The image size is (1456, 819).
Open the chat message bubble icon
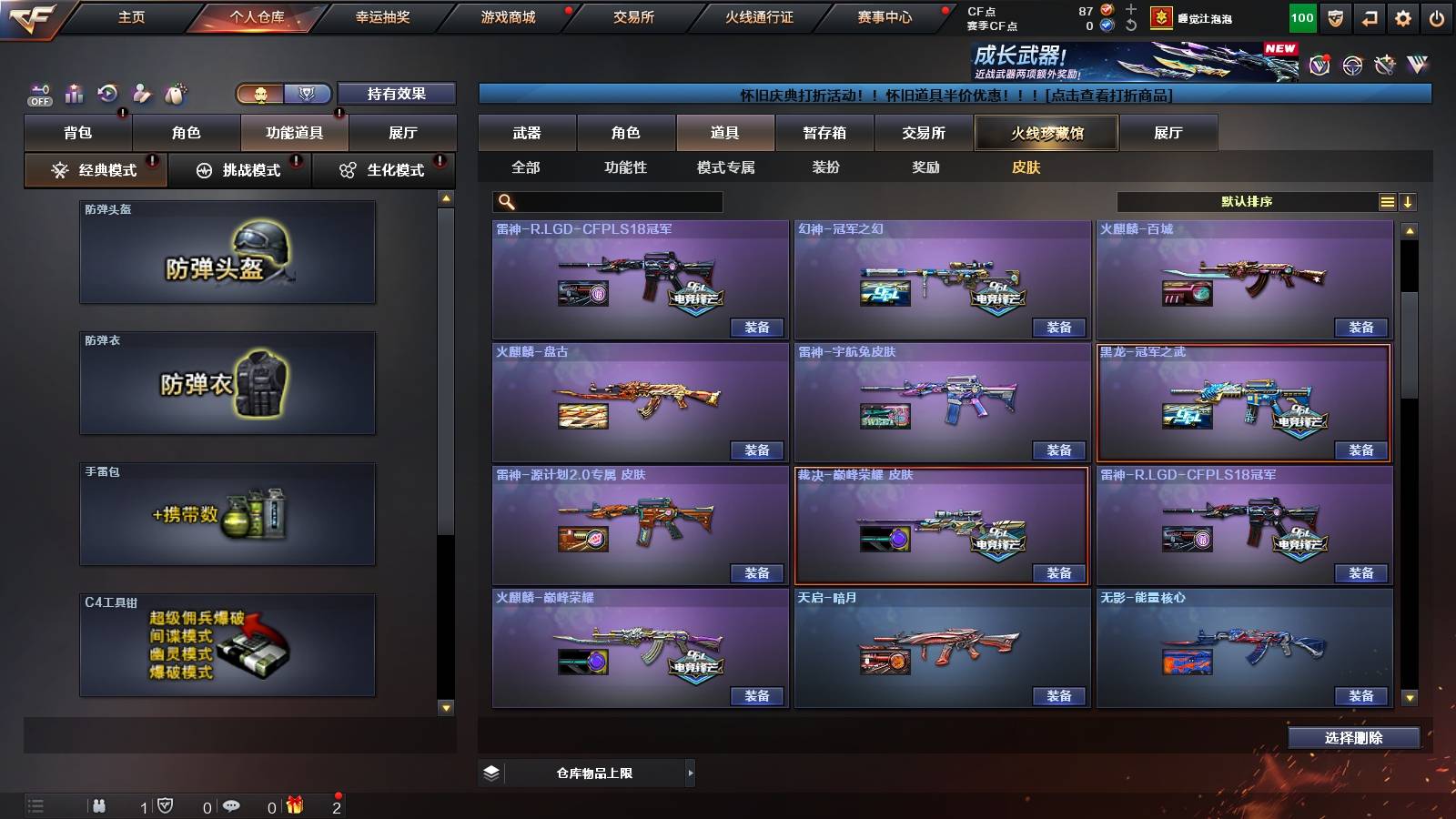click(x=232, y=806)
